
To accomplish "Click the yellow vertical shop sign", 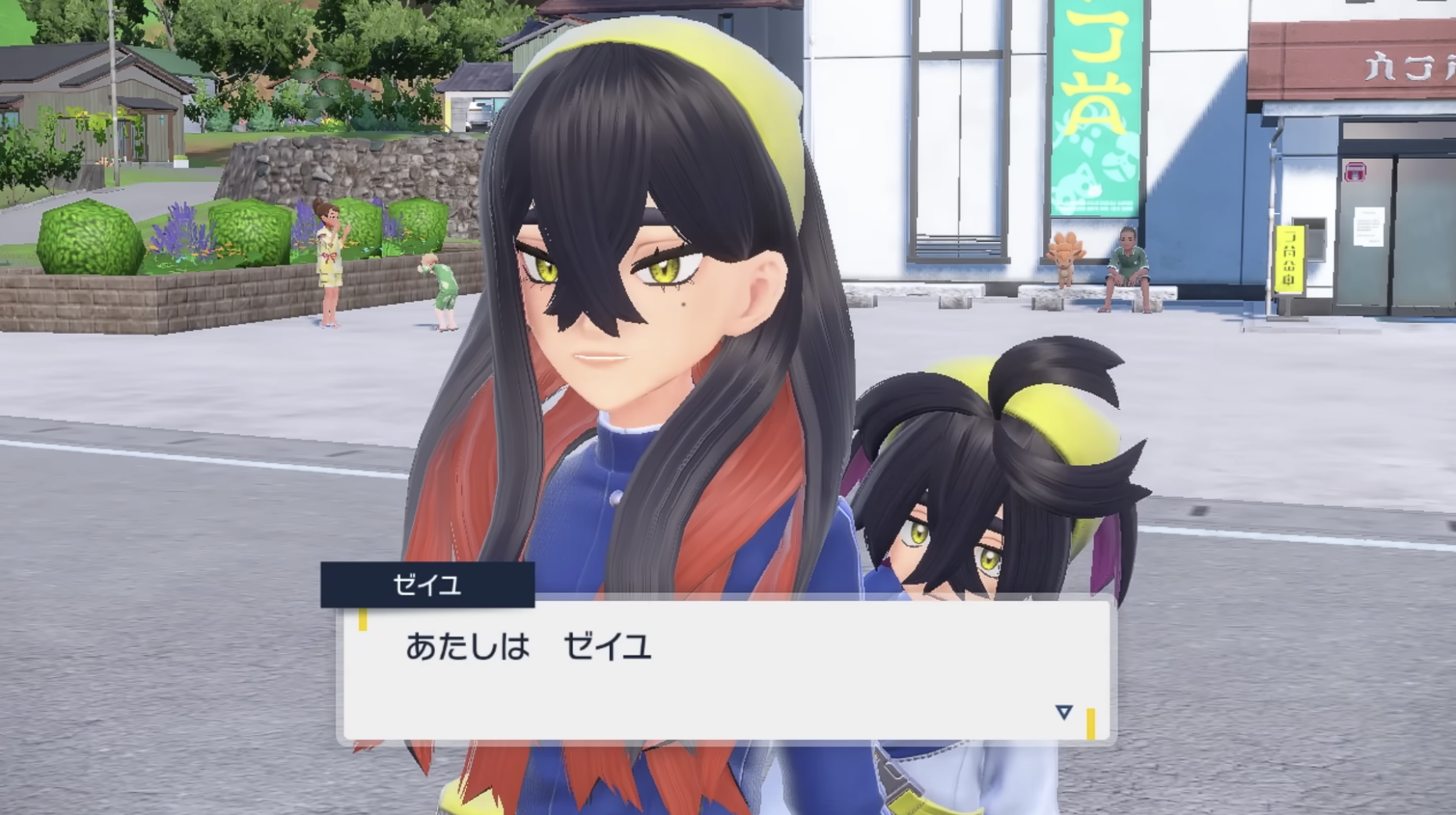I will pyautogui.click(x=1289, y=258).
